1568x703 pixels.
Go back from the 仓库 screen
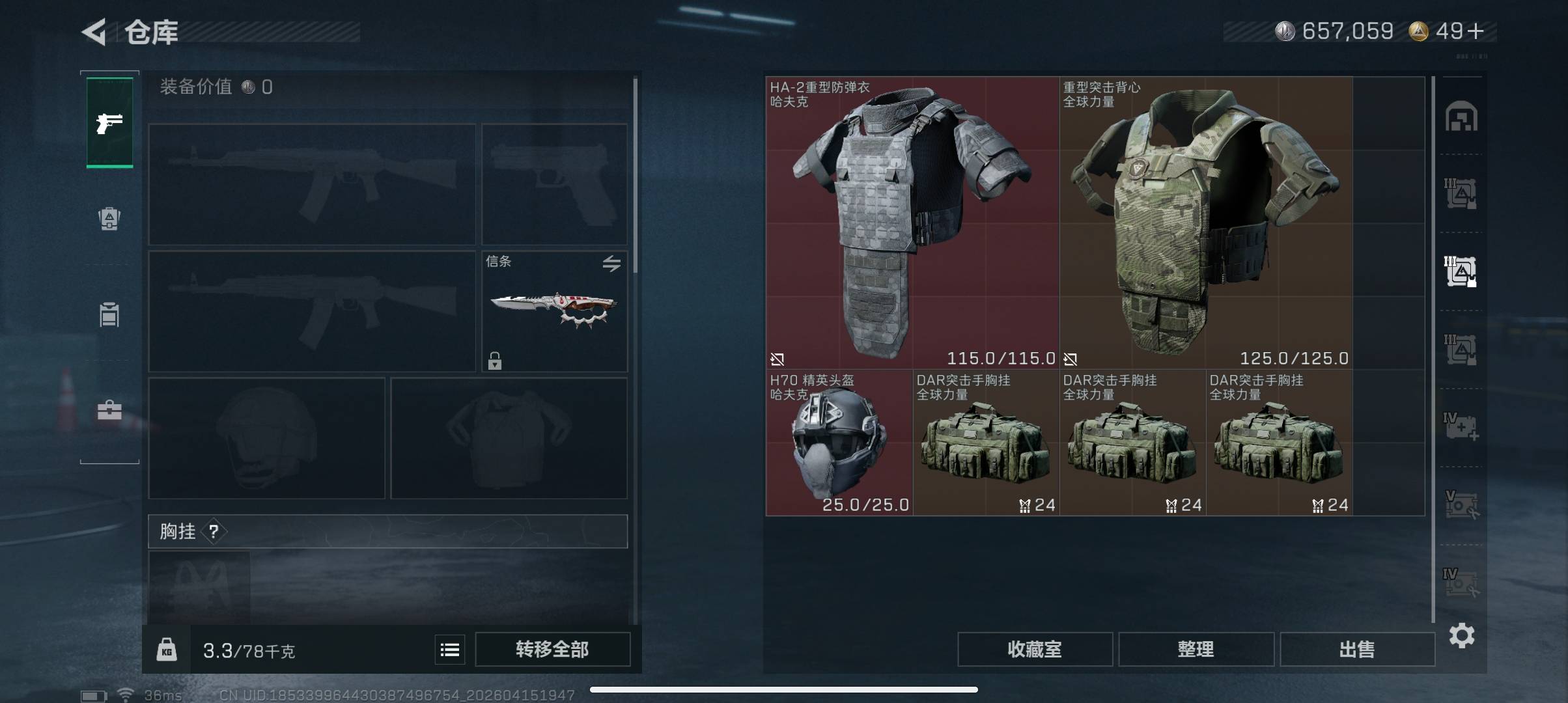(x=94, y=32)
